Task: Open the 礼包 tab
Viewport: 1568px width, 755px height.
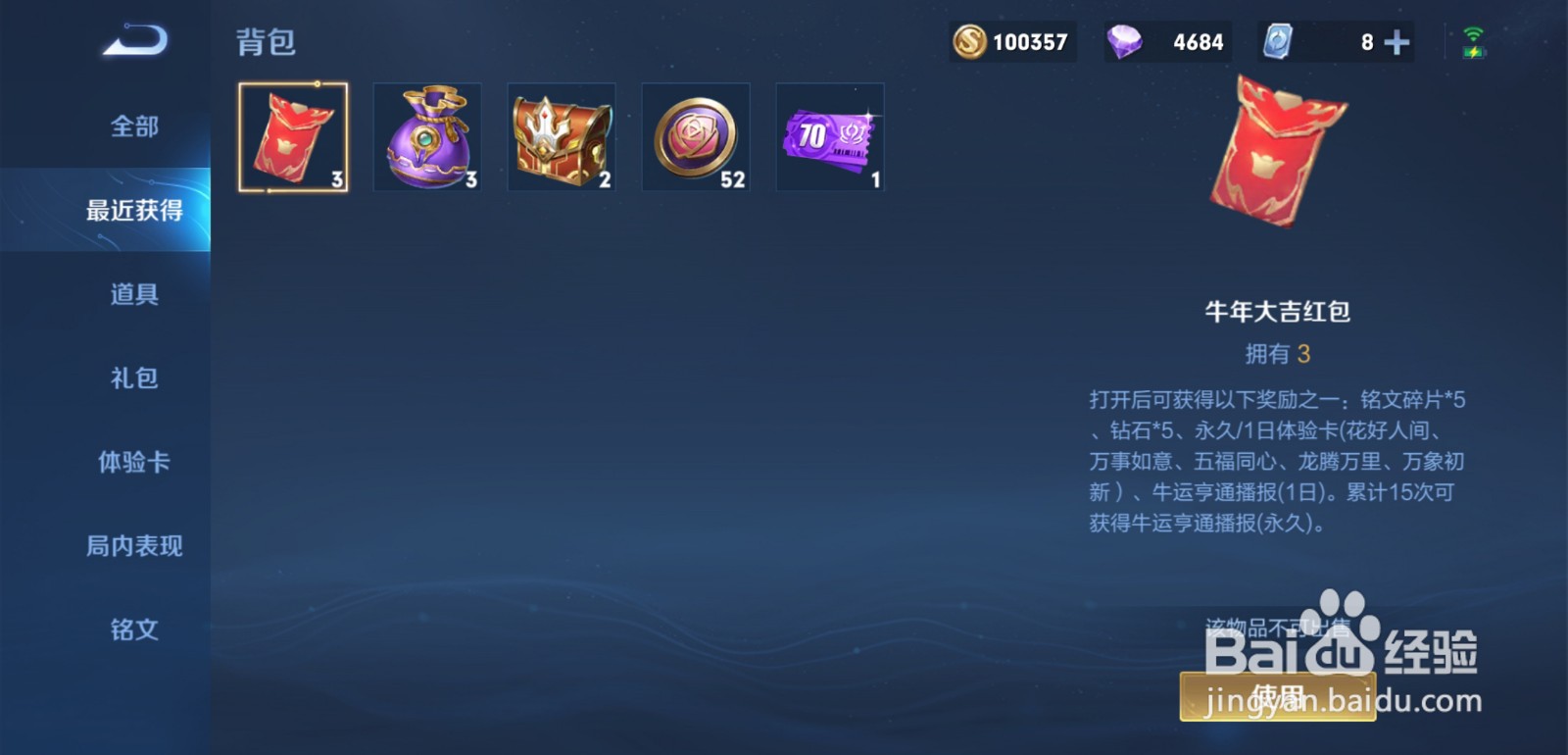Action: [x=132, y=377]
